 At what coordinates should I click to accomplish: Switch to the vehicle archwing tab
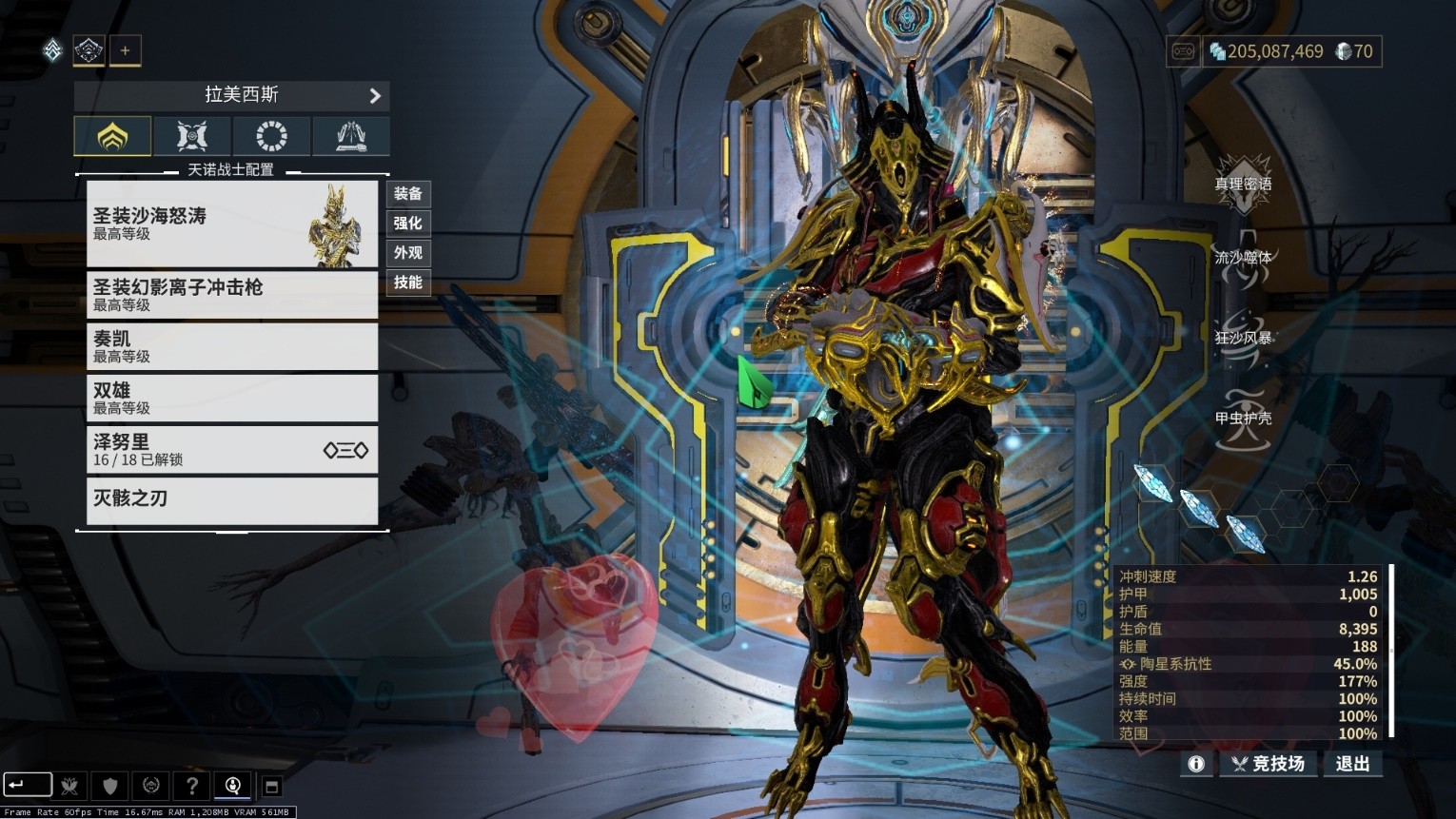(351, 136)
